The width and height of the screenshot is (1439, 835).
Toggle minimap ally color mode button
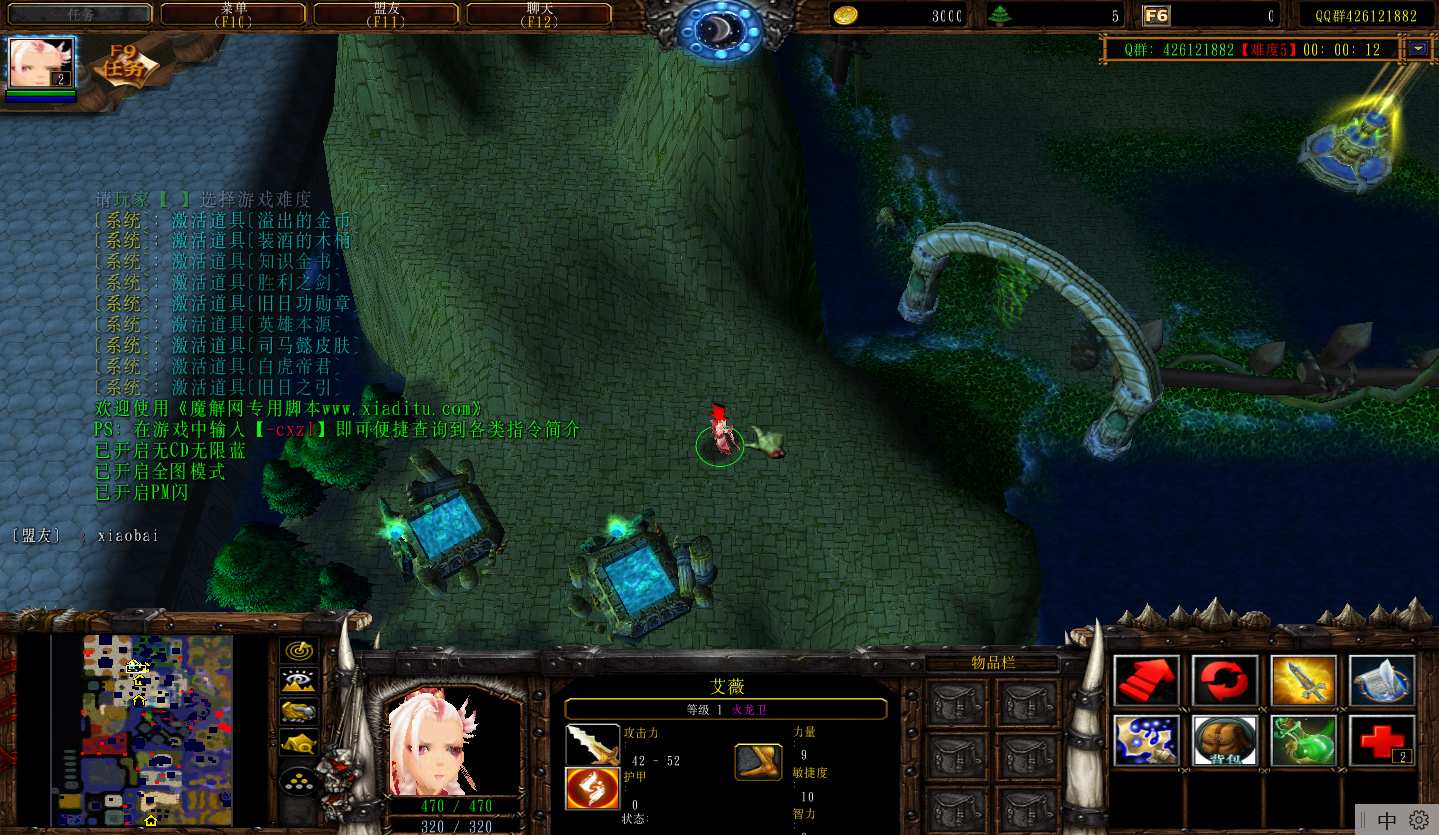pos(298,711)
